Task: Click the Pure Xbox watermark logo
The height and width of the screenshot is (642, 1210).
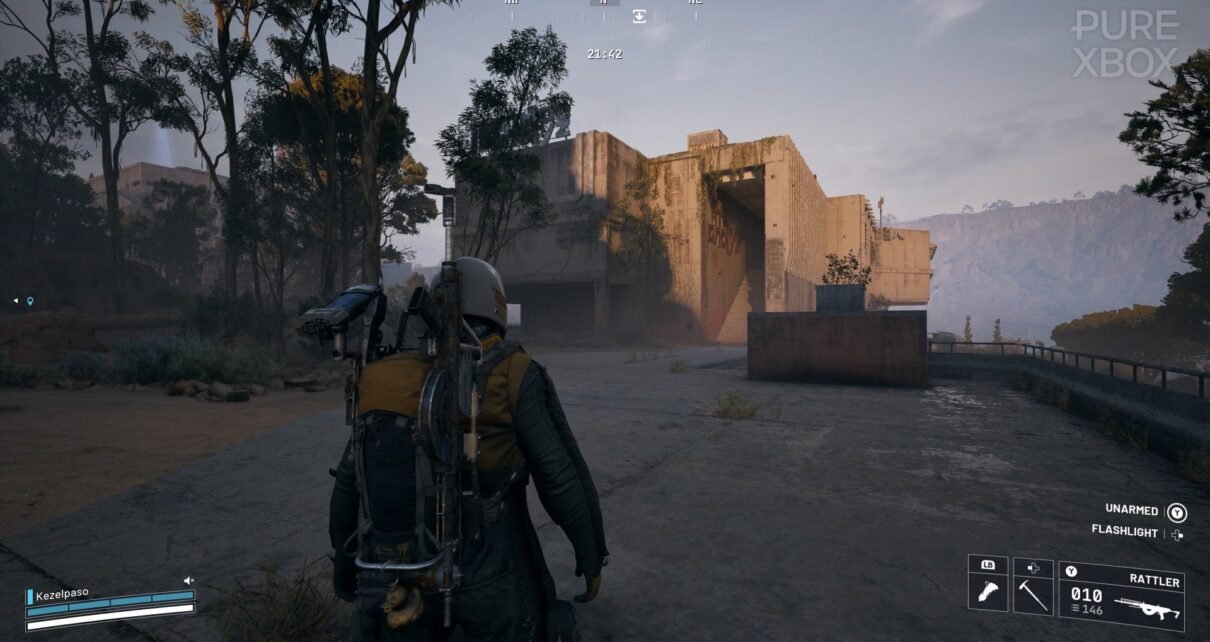Action: tap(1125, 44)
